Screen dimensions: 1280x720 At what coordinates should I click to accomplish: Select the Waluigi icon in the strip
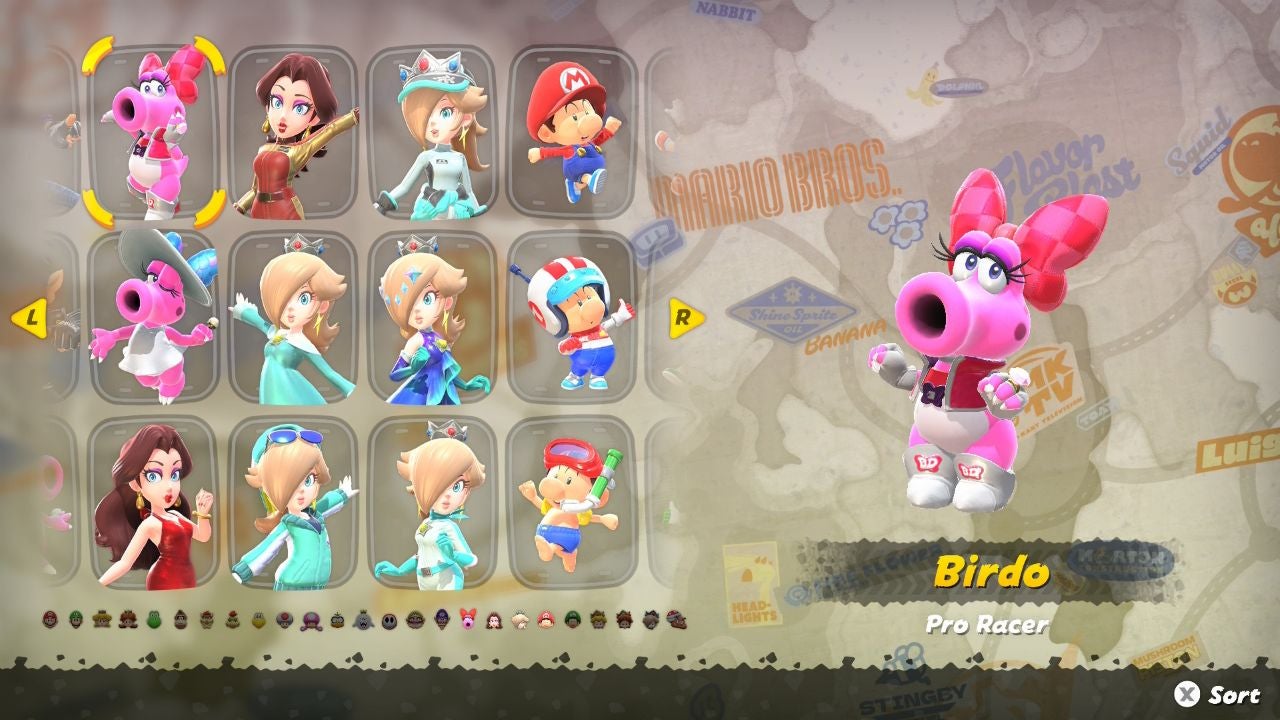coord(441,620)
